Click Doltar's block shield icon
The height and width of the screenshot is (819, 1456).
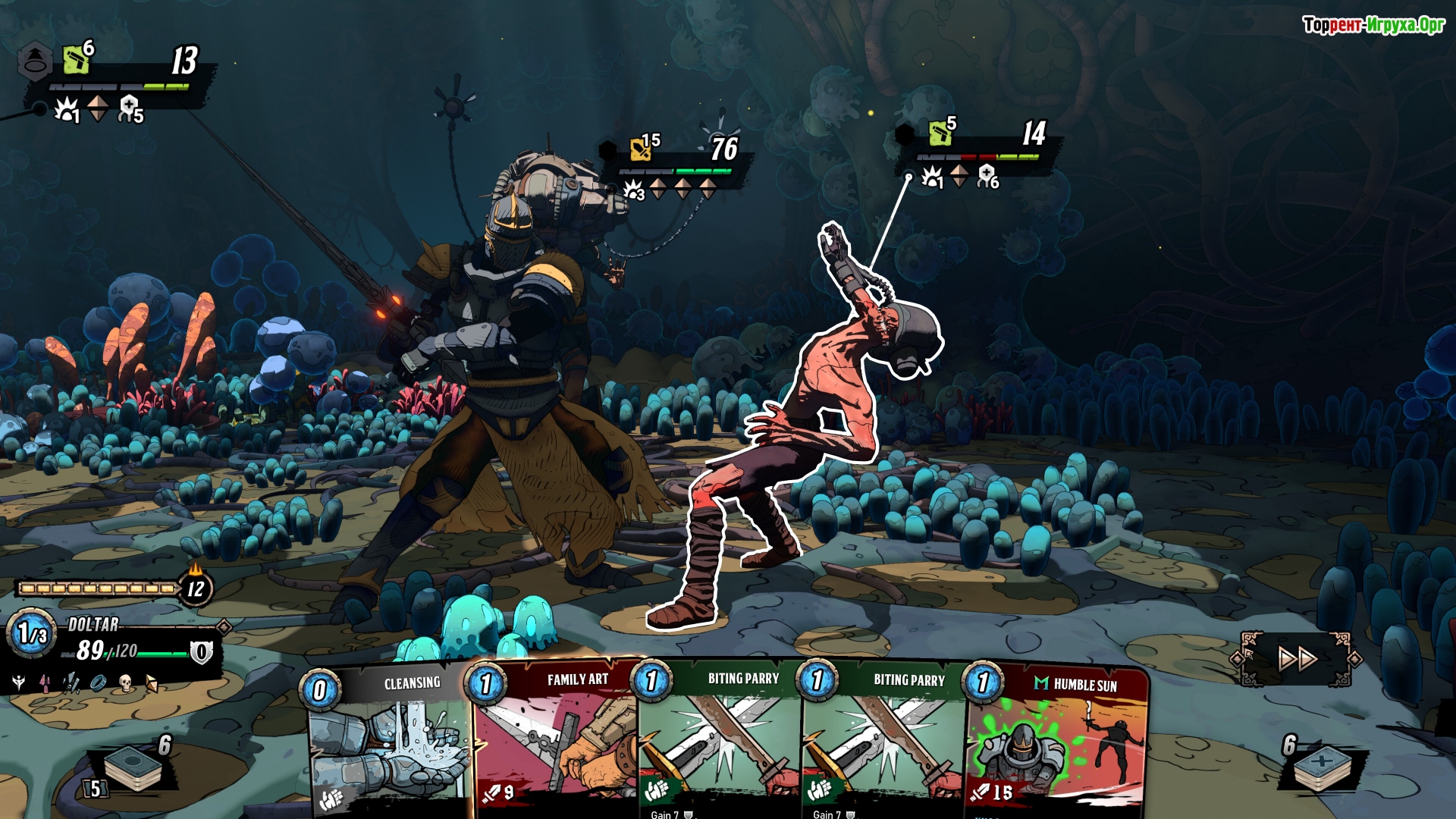(x=201, y=651)
